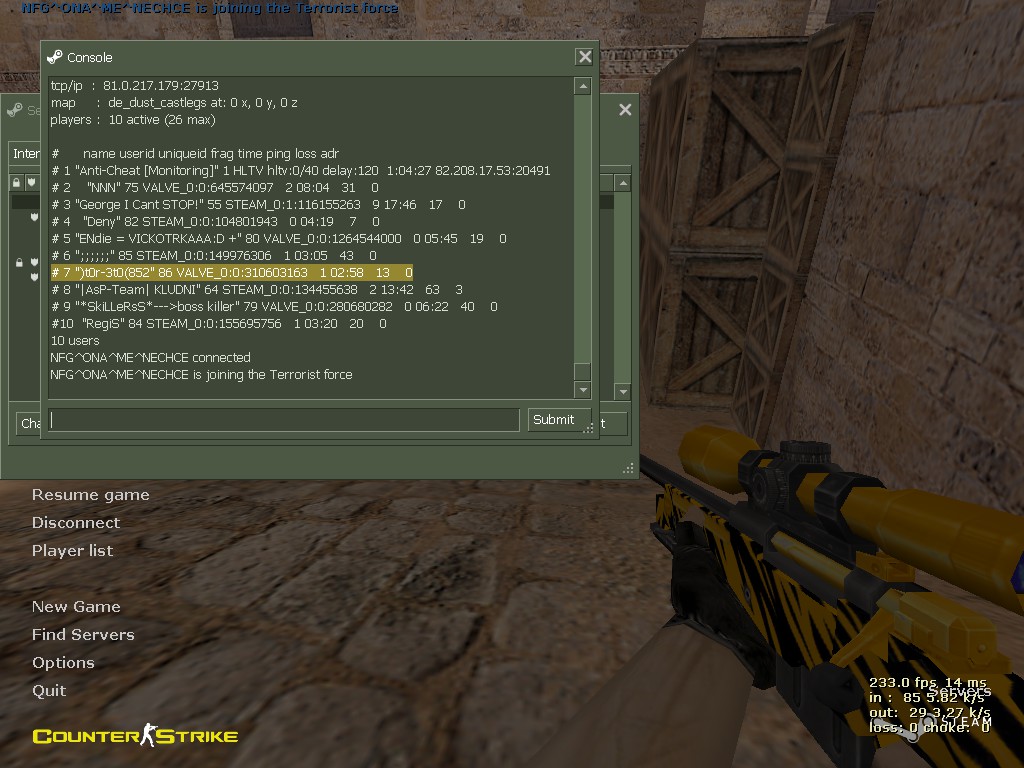Disconnect from the current server
This screenshot has width=1024, height=768.
click(x=75, y=523)
